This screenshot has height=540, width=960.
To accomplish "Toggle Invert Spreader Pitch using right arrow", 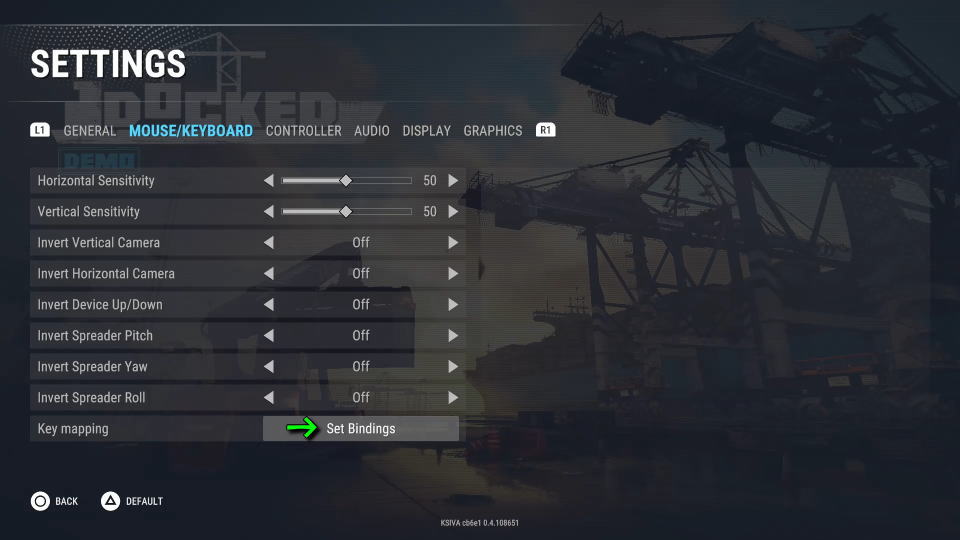I will [453, 336].
